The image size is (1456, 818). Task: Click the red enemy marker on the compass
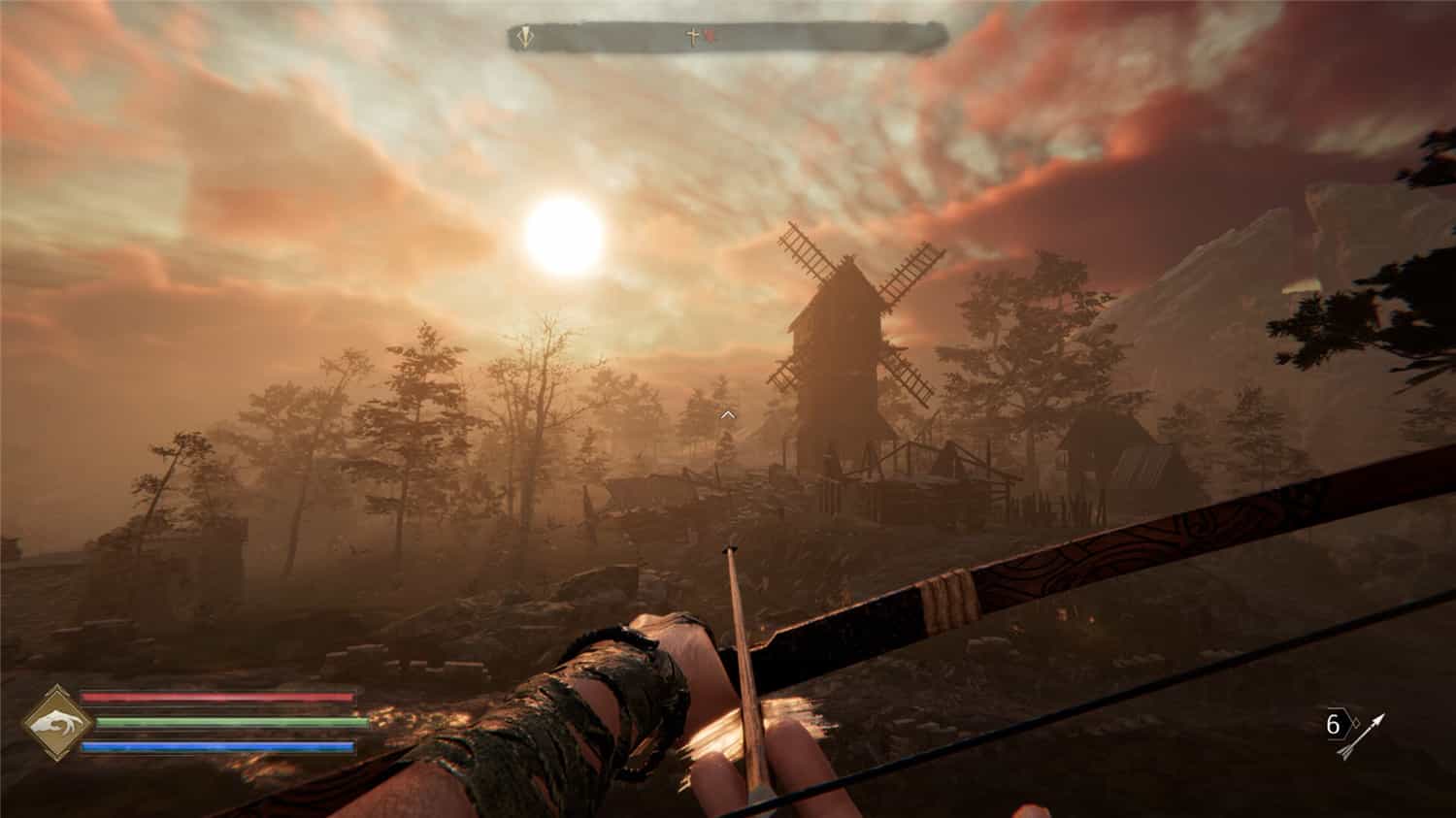(709, 37)
